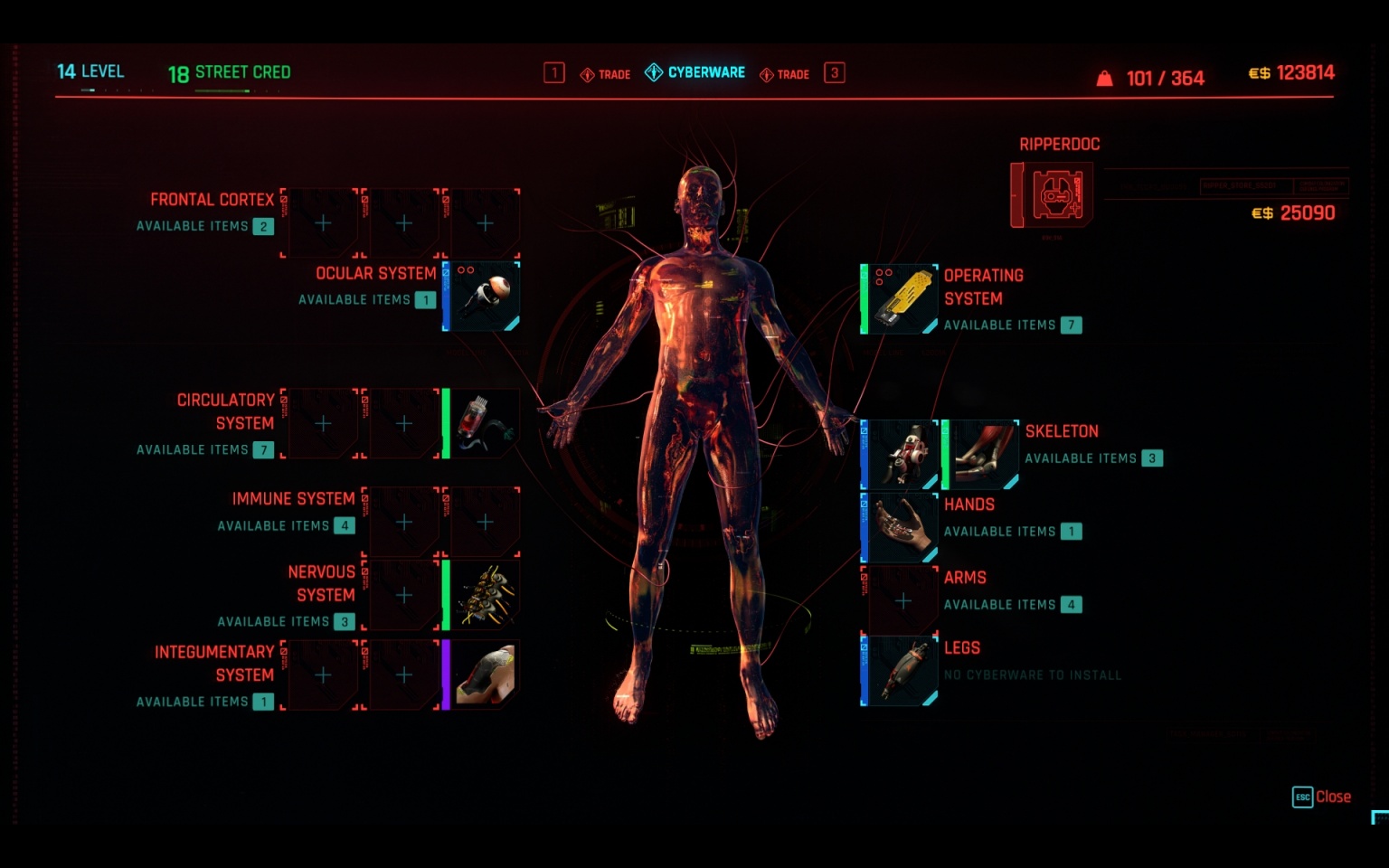
Task: Click the Operating System cyberdeck implant
Action: pos(898,297)
